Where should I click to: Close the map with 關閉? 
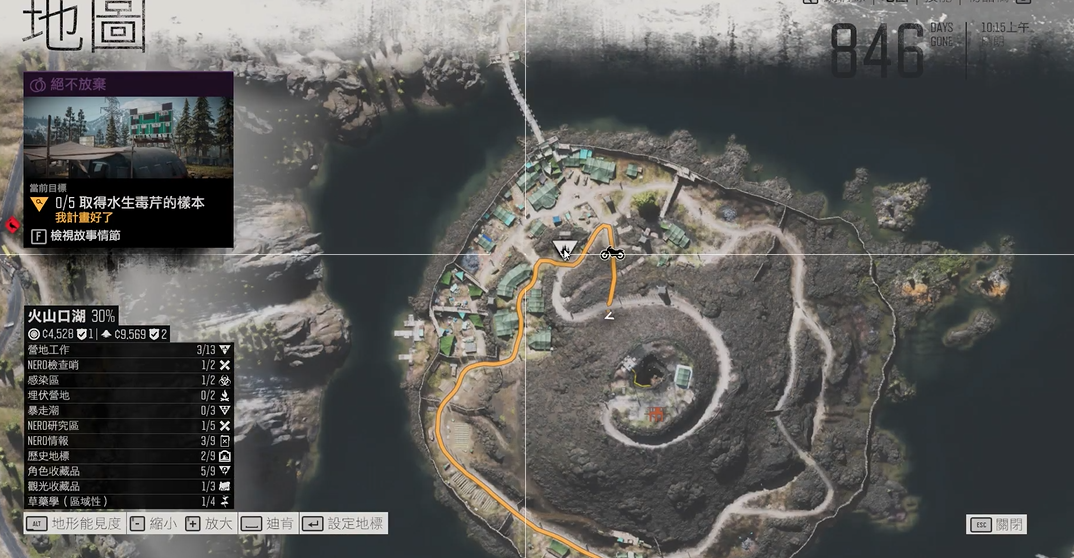point(996,525)
